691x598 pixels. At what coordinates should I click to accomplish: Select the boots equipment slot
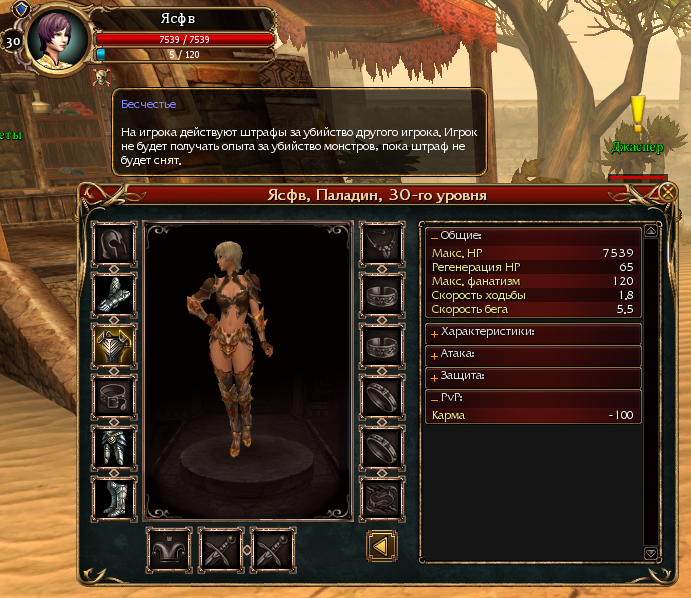tap(113, 498)
